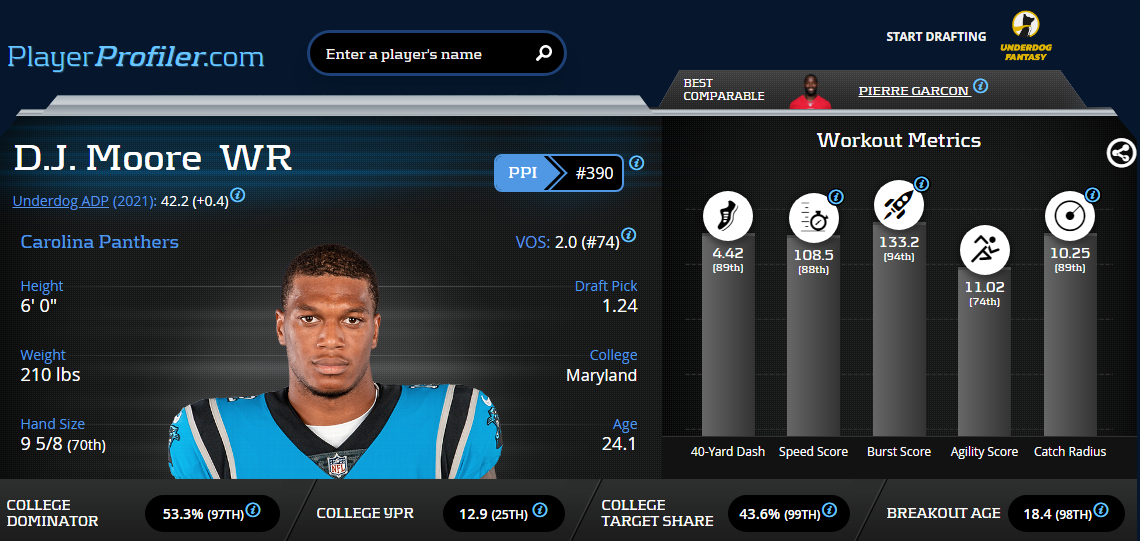1140x541 pixels.
Task: Show info for College Dominator rating
Action: (253, 510)
